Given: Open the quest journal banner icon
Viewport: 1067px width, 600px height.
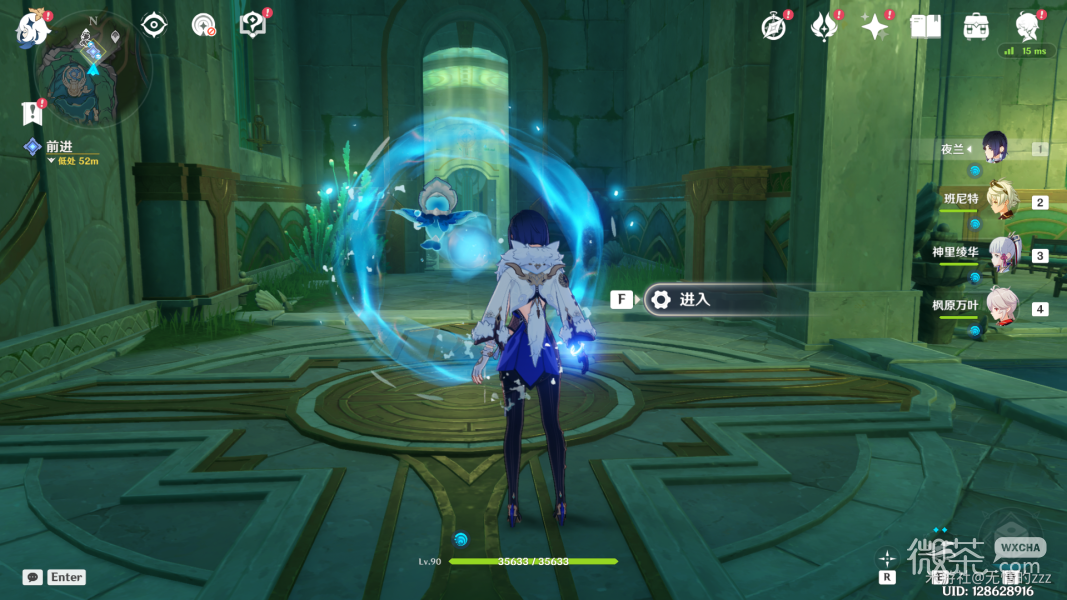Looking at the screenshot, I should coord(33,112).
